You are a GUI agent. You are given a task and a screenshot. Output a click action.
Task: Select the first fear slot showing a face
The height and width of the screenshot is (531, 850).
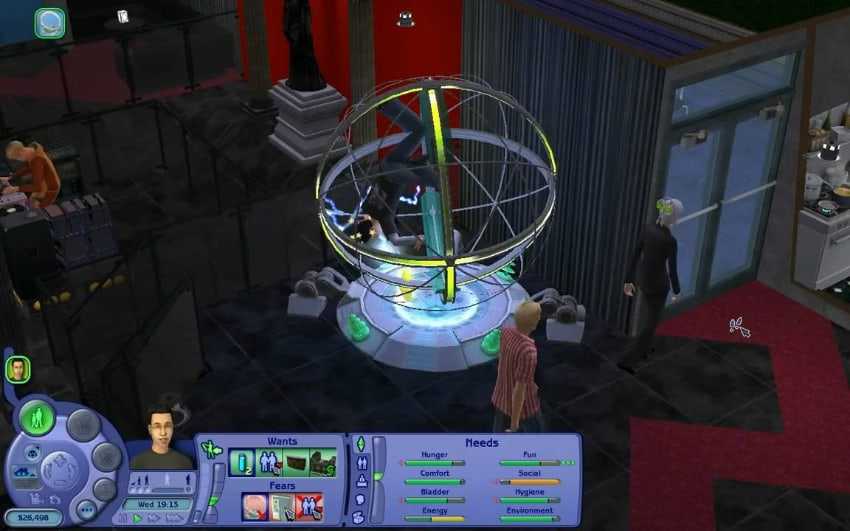[255, 506]
